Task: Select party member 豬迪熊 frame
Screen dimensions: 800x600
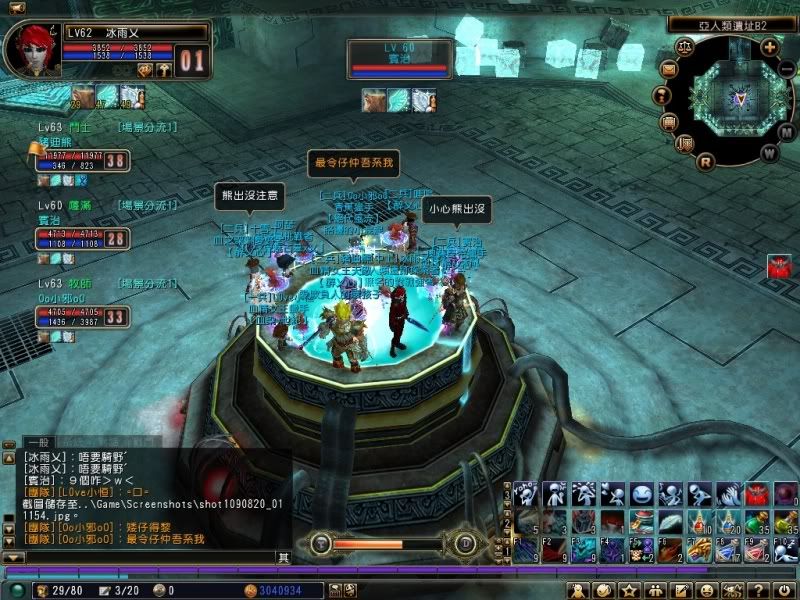Action: click(80, 159)
